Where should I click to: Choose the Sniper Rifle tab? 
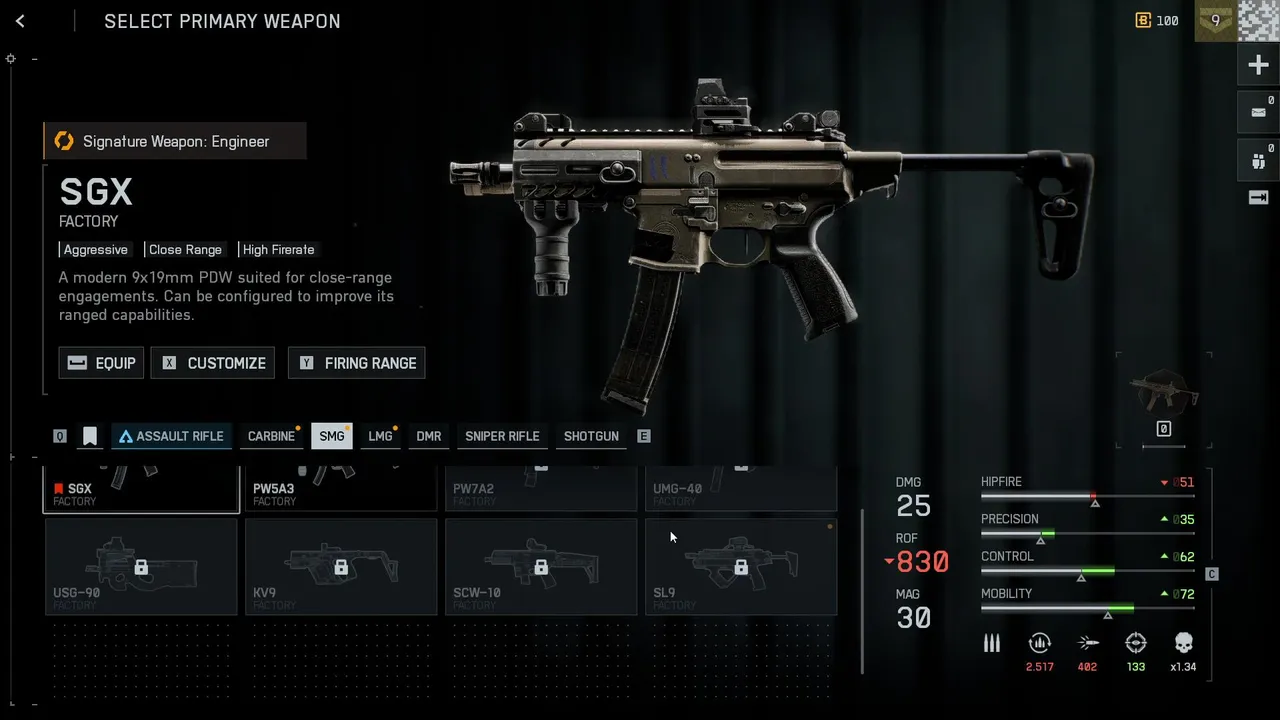pos(502,436)
